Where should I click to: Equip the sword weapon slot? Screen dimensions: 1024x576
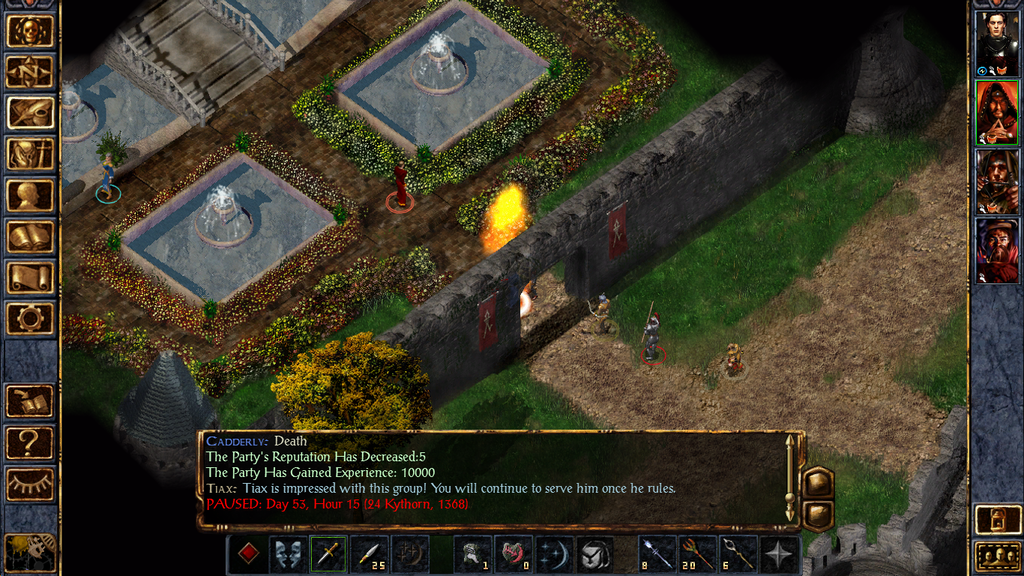tap(328, 555)
